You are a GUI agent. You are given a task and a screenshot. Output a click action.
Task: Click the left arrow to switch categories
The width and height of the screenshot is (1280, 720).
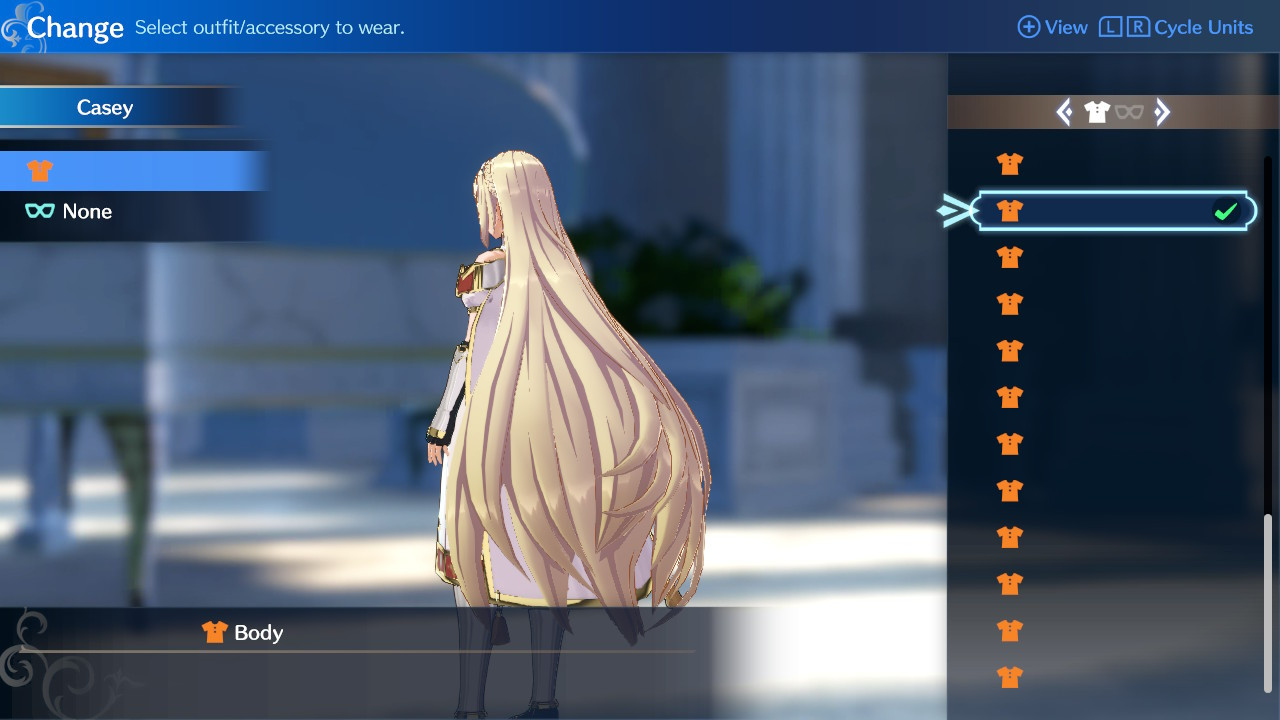click(1064, 112)
